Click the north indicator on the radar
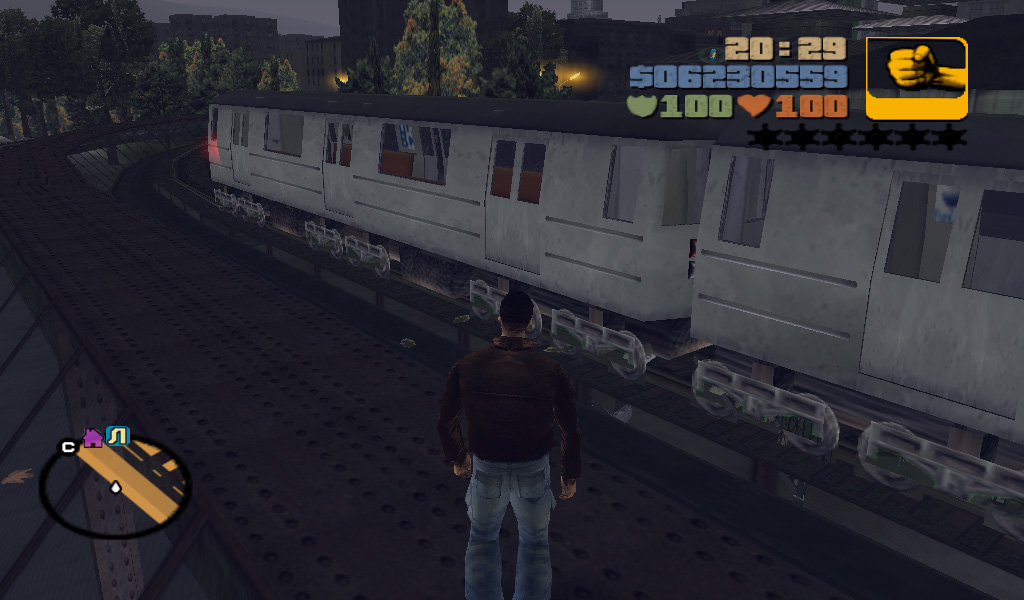 click(x=68, y=447)
